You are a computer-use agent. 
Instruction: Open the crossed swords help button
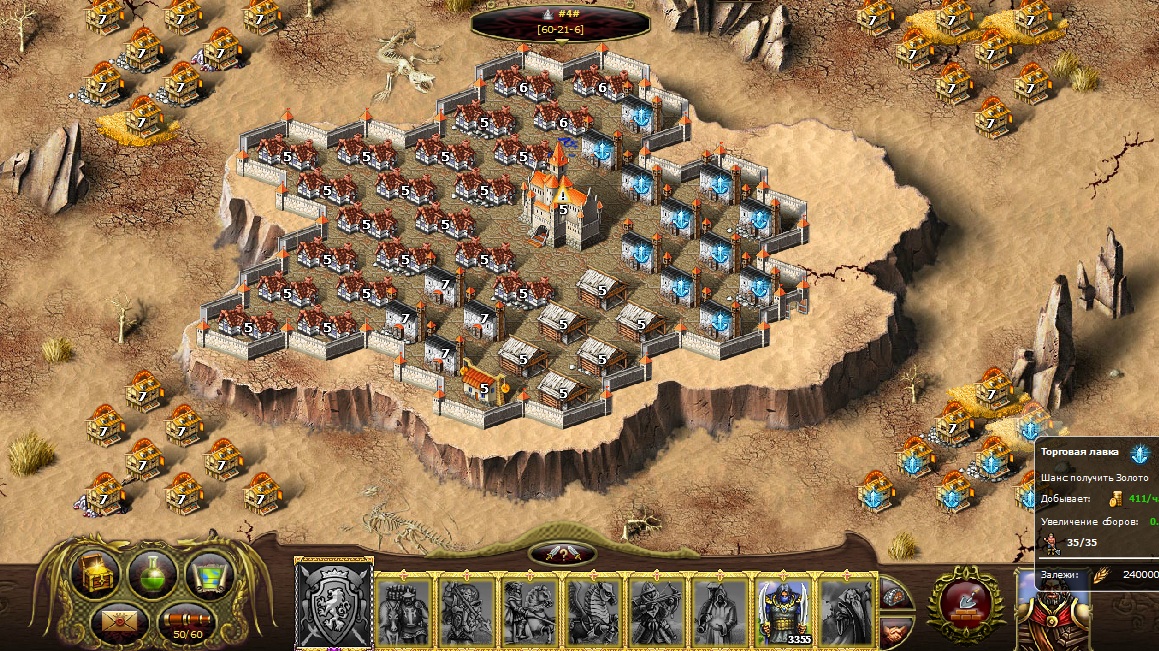click(x=562, y=553)
